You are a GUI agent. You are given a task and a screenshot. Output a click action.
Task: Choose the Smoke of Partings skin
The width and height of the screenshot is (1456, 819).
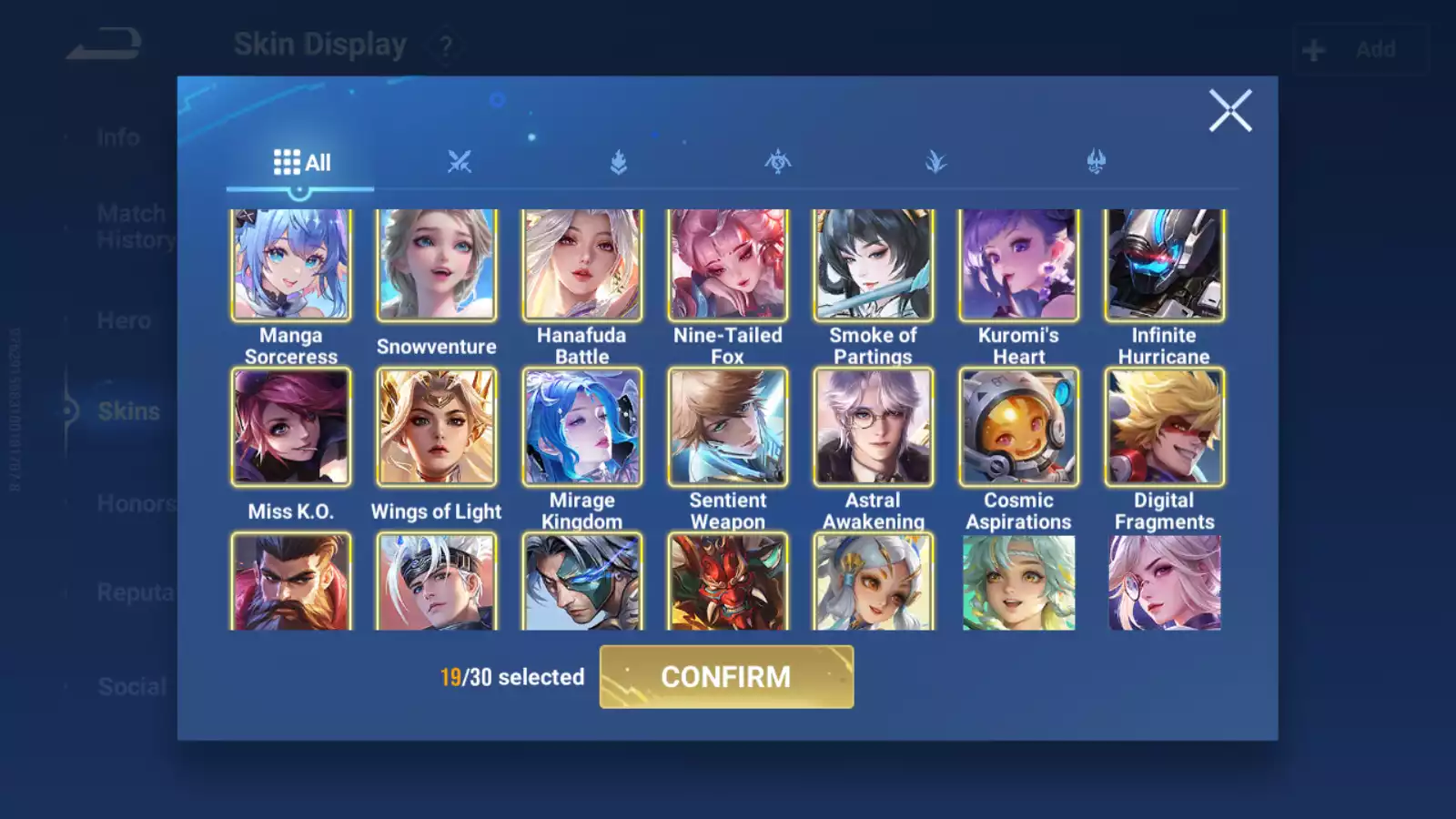pyautogui.click(x=874, y=265)
